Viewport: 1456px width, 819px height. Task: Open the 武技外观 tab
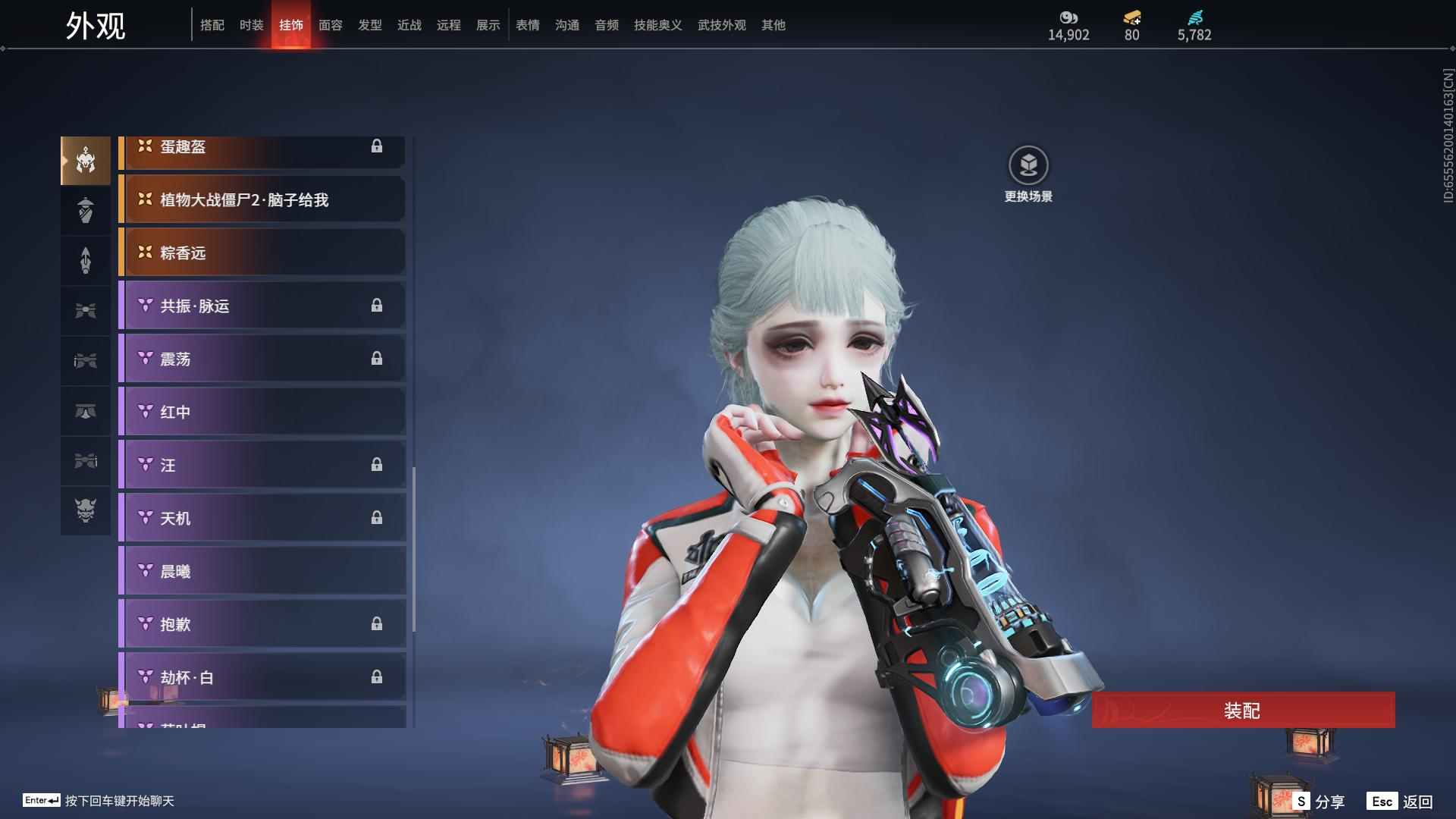pyautogui.click(x=721, y=25)
